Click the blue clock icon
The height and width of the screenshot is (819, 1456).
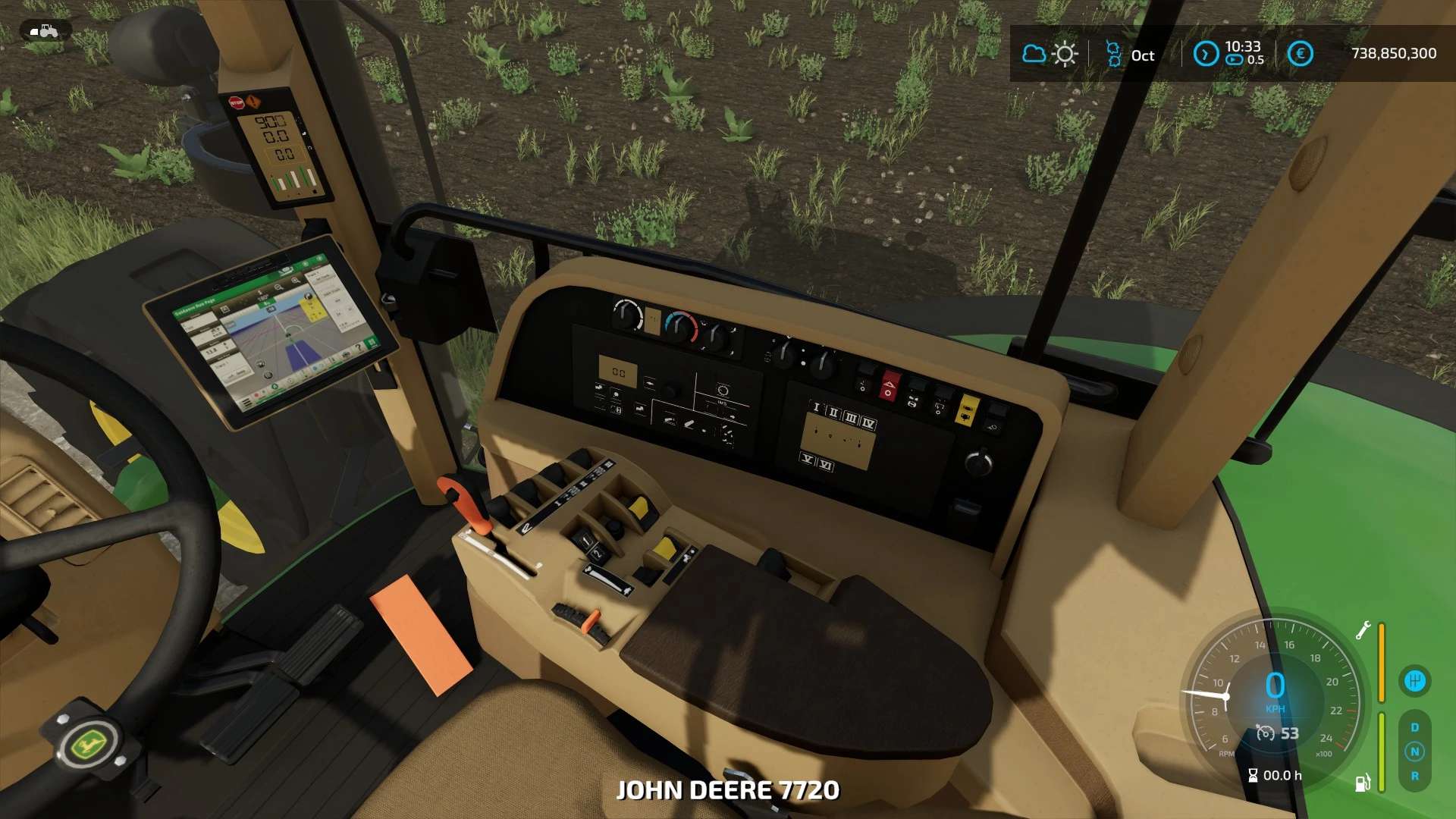[1206, 54]
